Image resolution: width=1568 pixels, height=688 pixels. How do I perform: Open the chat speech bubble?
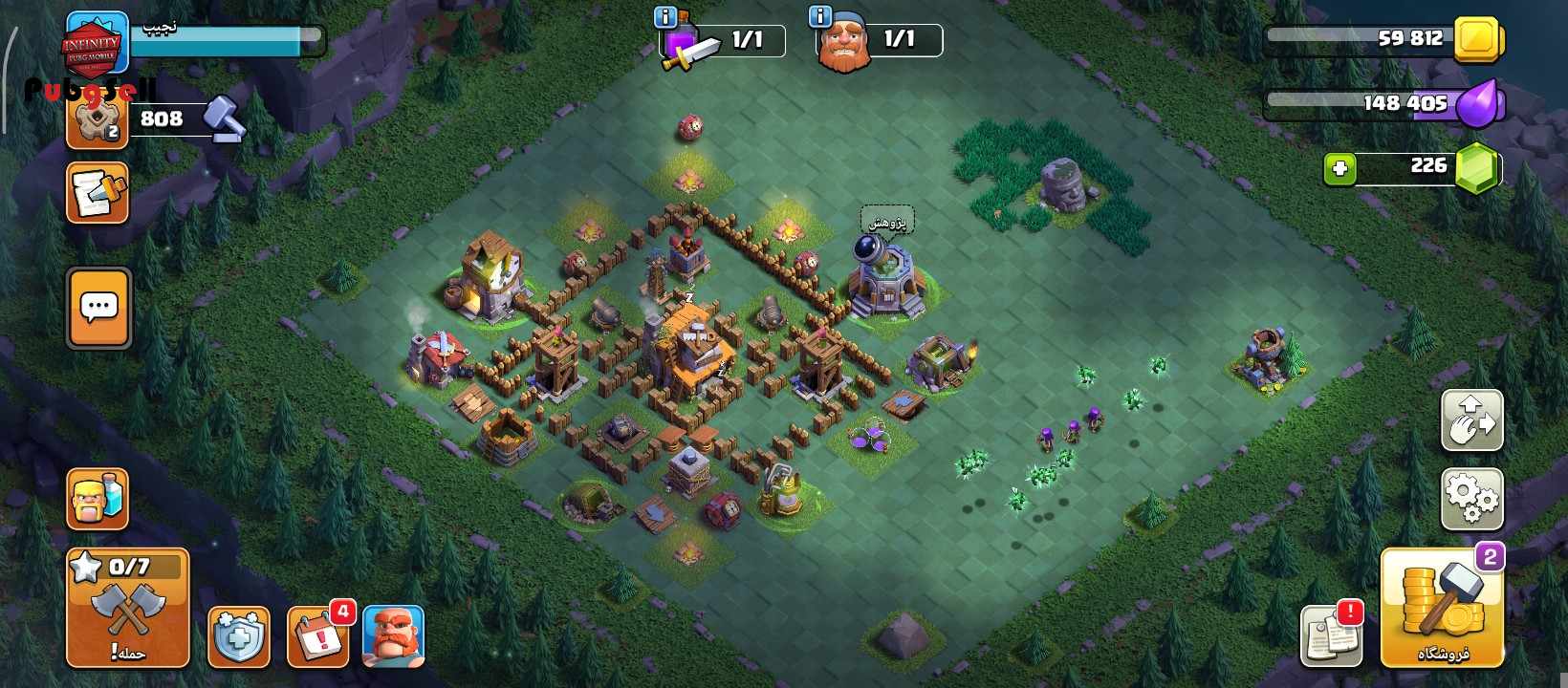tap(99, 308)
